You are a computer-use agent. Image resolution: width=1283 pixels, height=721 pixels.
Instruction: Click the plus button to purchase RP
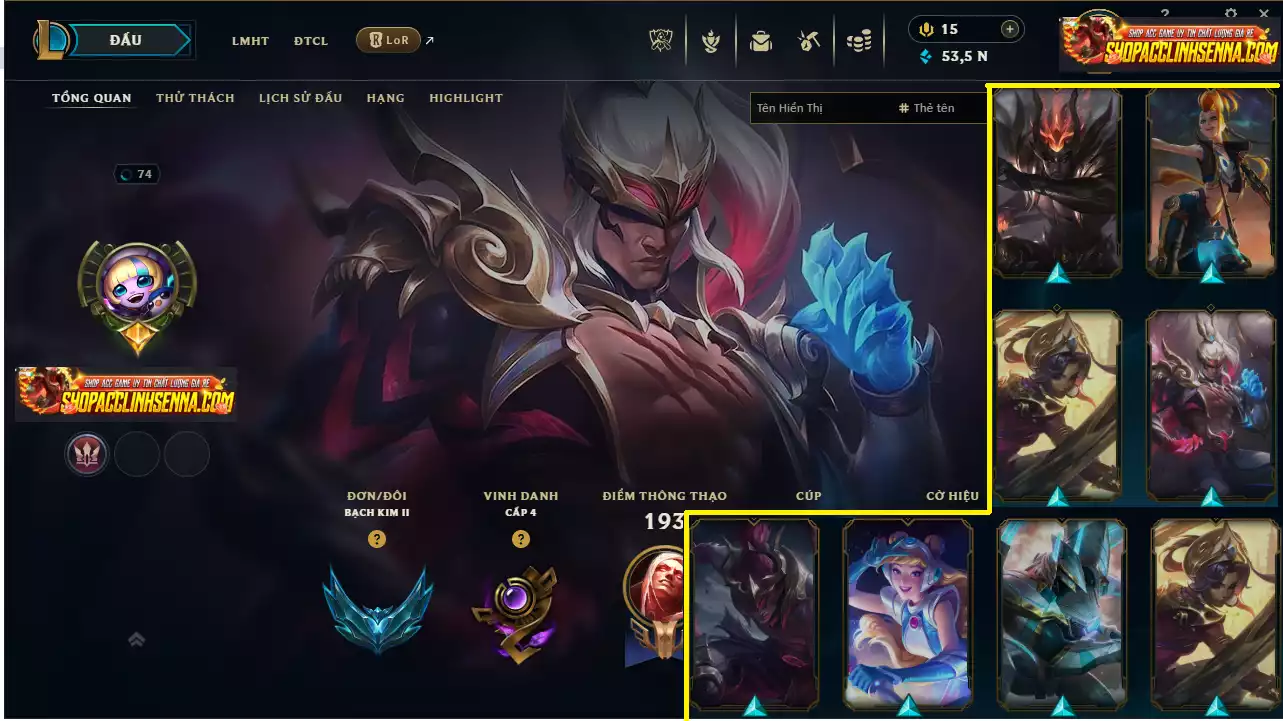(x=1010, y=29)
